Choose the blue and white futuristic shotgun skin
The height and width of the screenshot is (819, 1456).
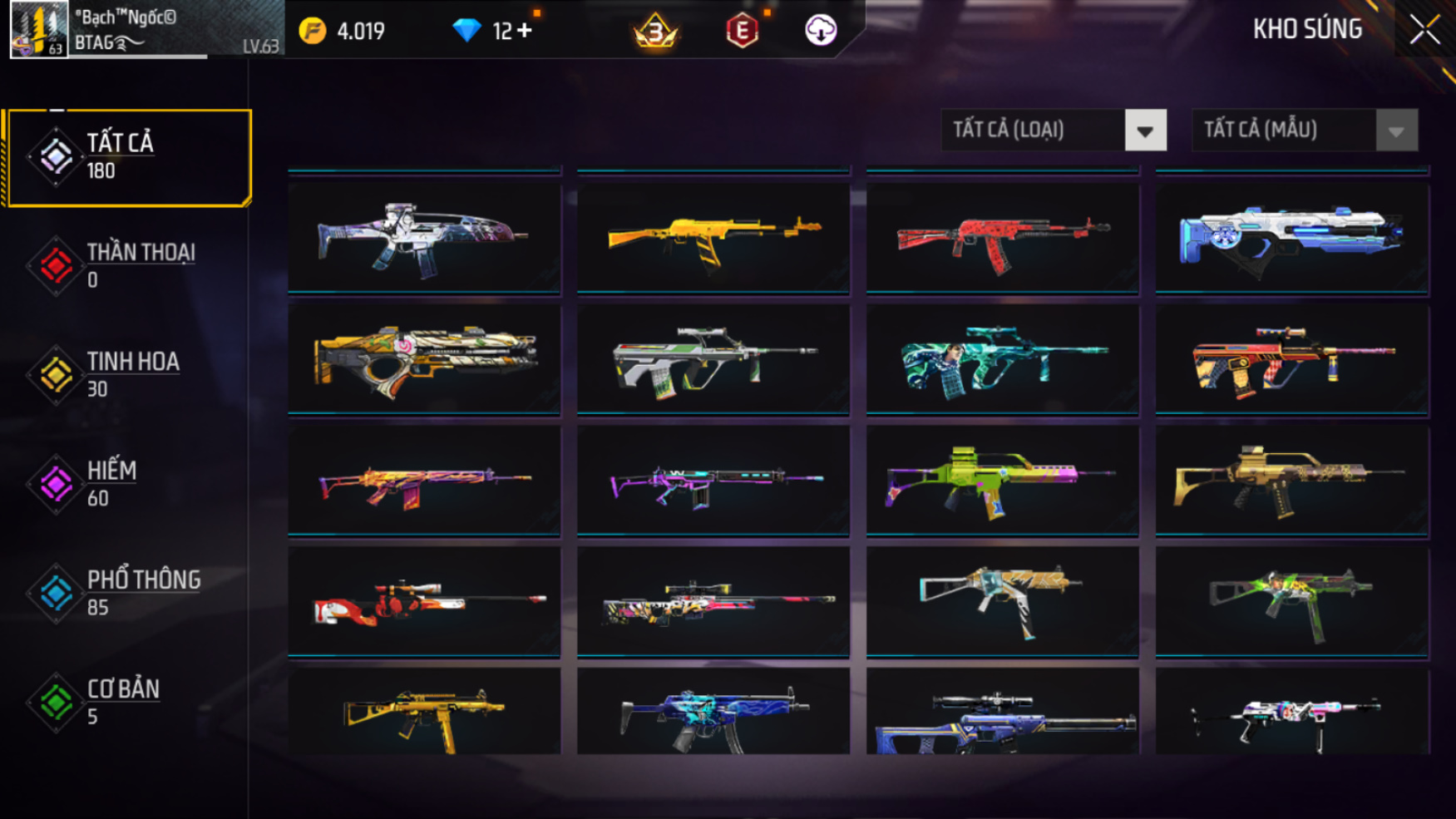(x=1291, y=238)
